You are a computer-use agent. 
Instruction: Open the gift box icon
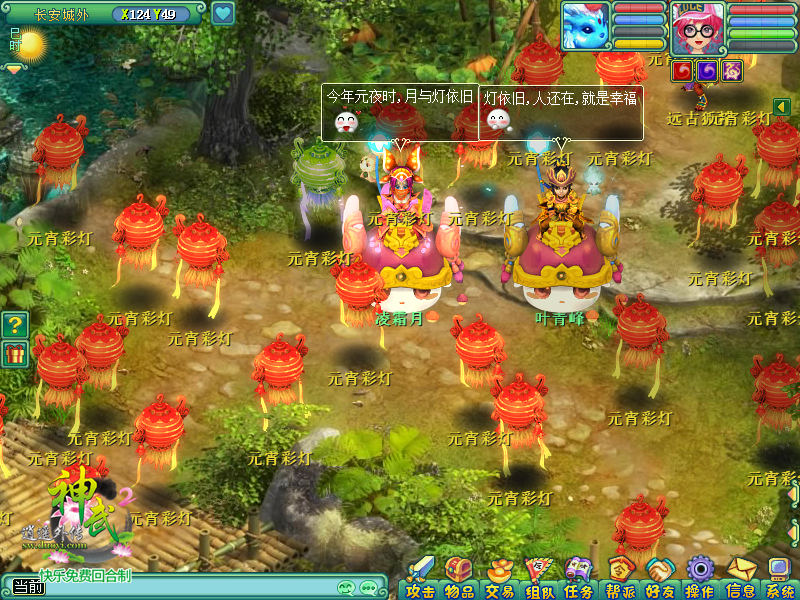tap(14, 354)
